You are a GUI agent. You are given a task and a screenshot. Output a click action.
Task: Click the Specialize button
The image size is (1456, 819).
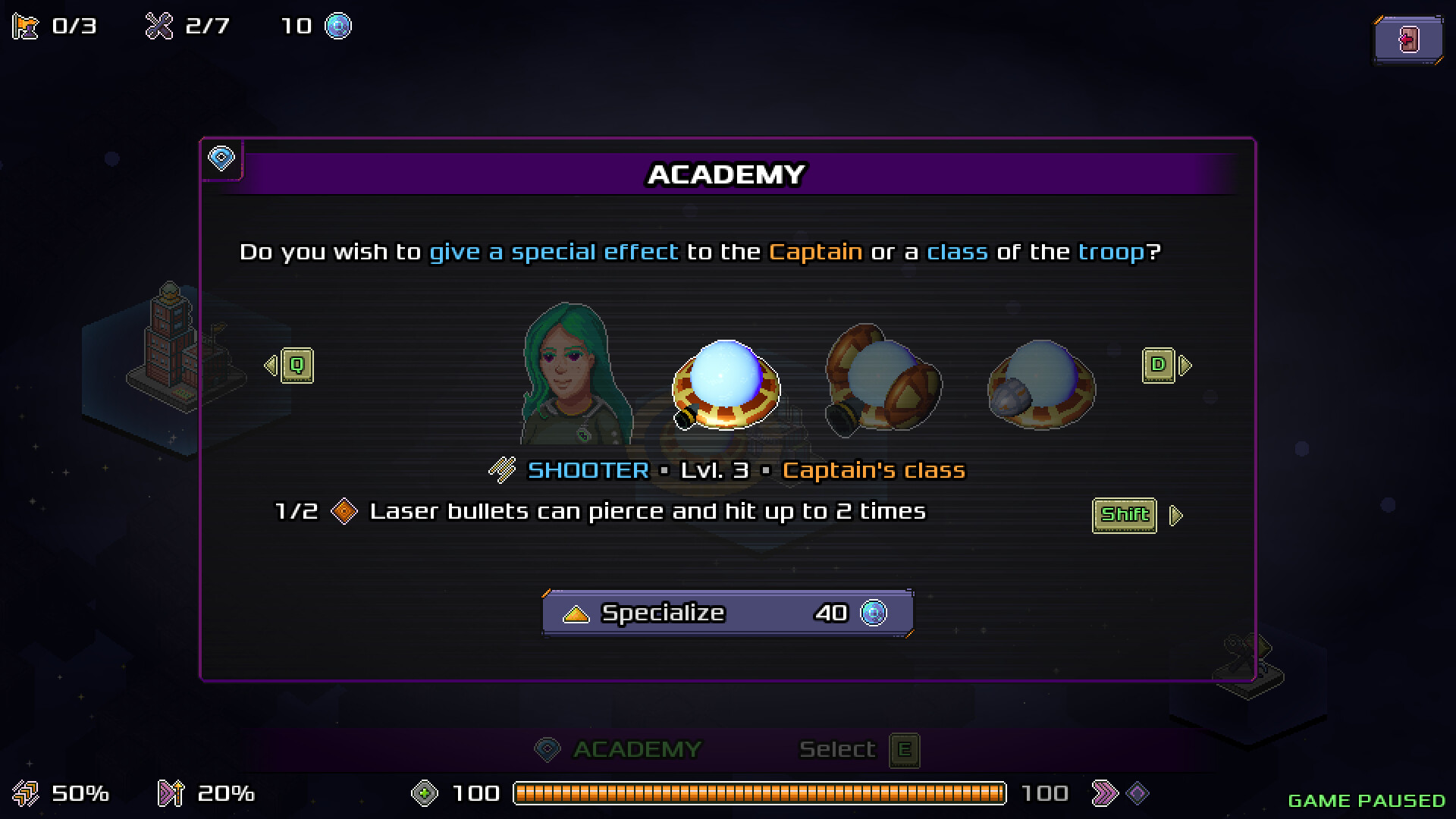pos(727,613)
